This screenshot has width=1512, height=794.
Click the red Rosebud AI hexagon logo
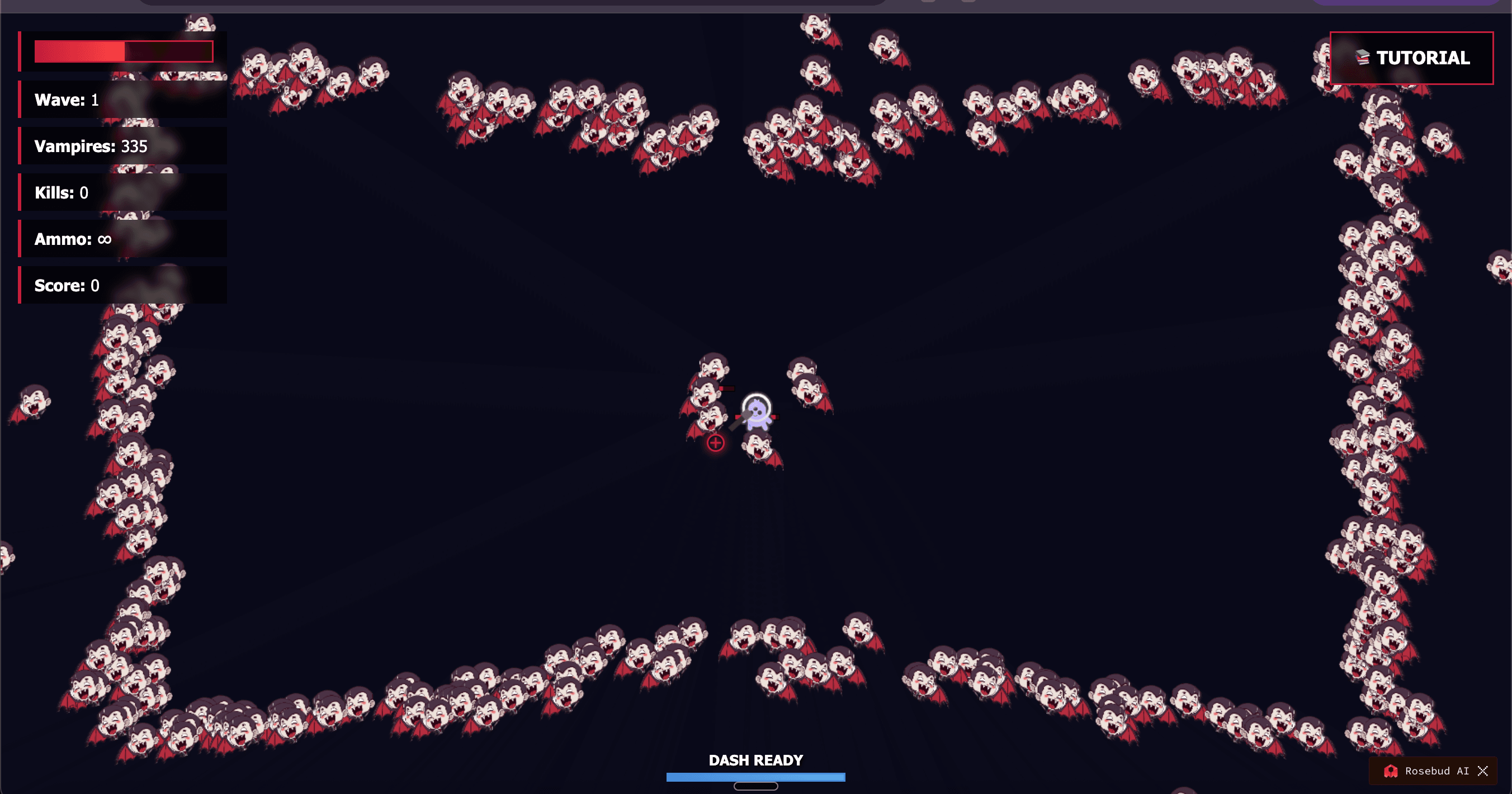click(1390, 771)
